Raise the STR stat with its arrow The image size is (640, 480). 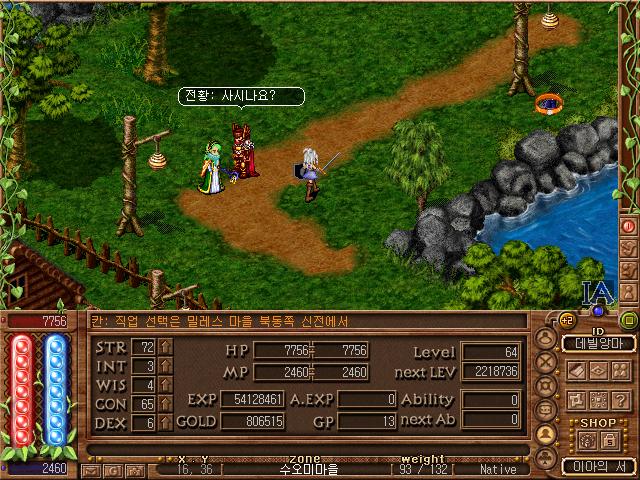click(166, 347)
